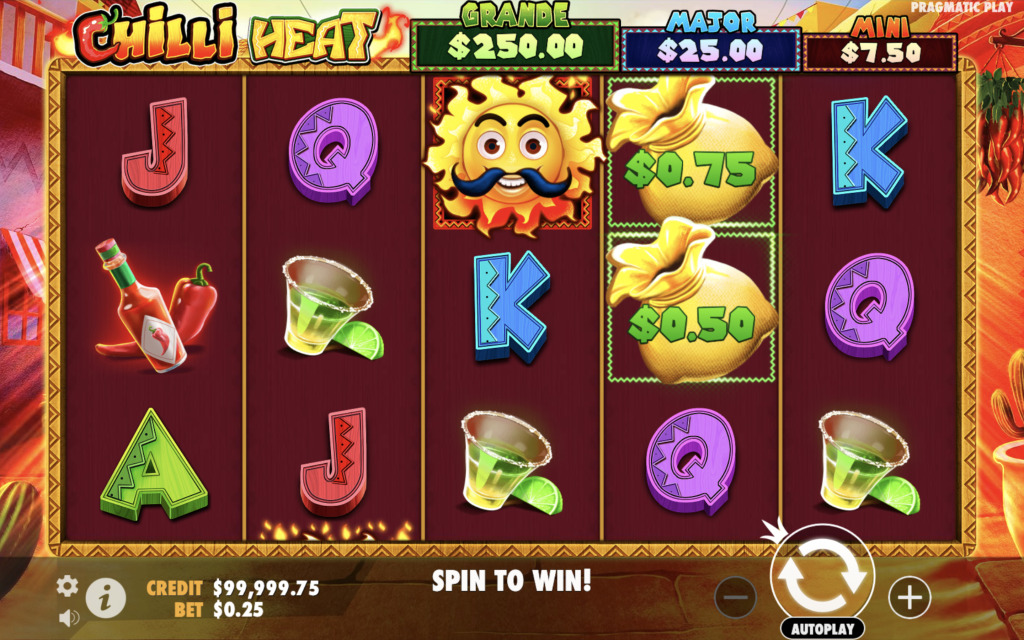This screenshot has height=640, width=1024.
Task: Decrease the bet with the minus button
Action: click(735, 597)
